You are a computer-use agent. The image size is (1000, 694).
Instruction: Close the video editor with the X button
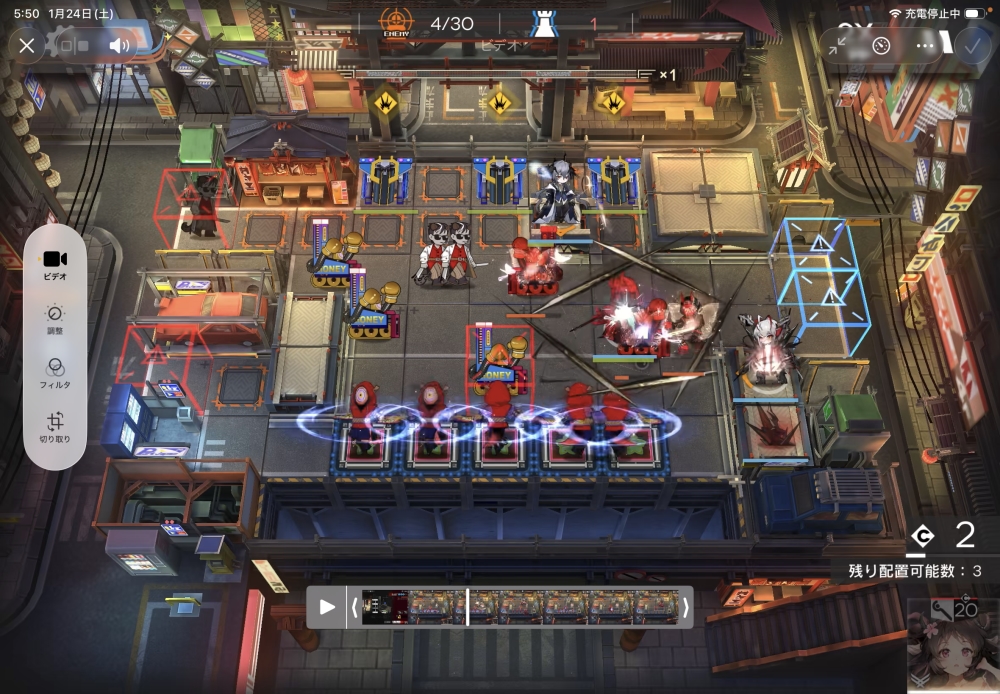pyautogui.click(x=27, y=45)
